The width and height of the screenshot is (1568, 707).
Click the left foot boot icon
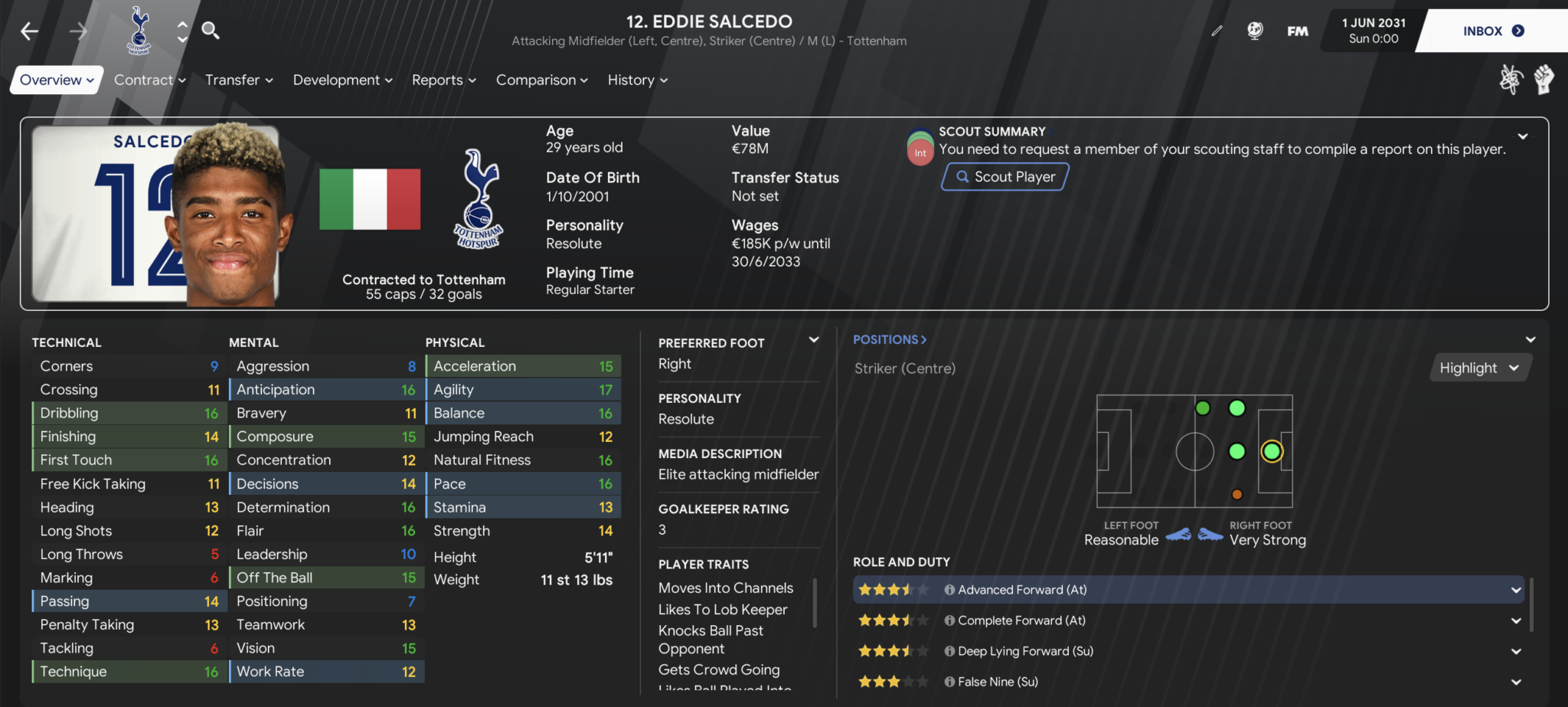pos(1179,536)
